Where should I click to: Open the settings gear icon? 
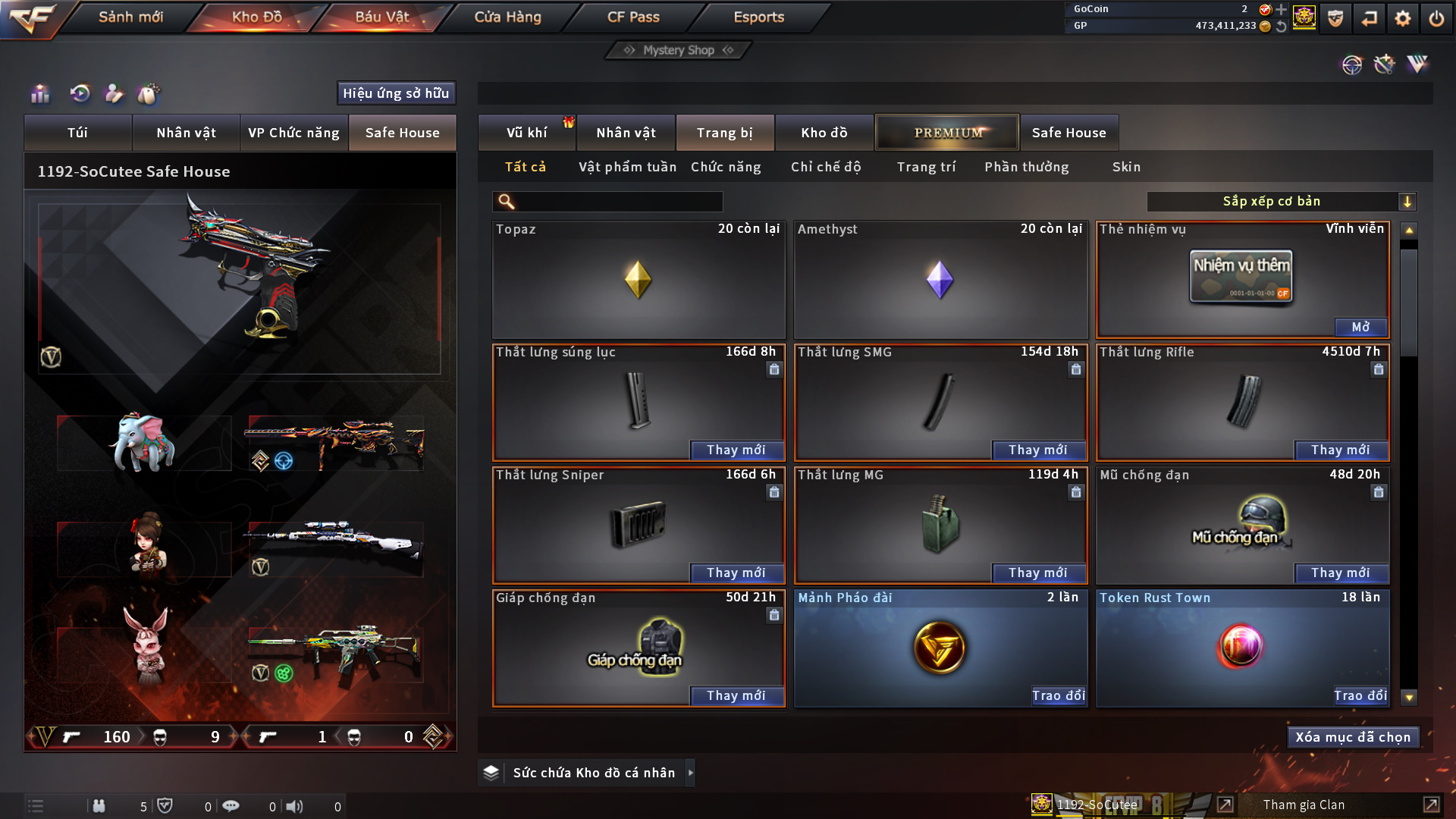[x=1403, y=18]
